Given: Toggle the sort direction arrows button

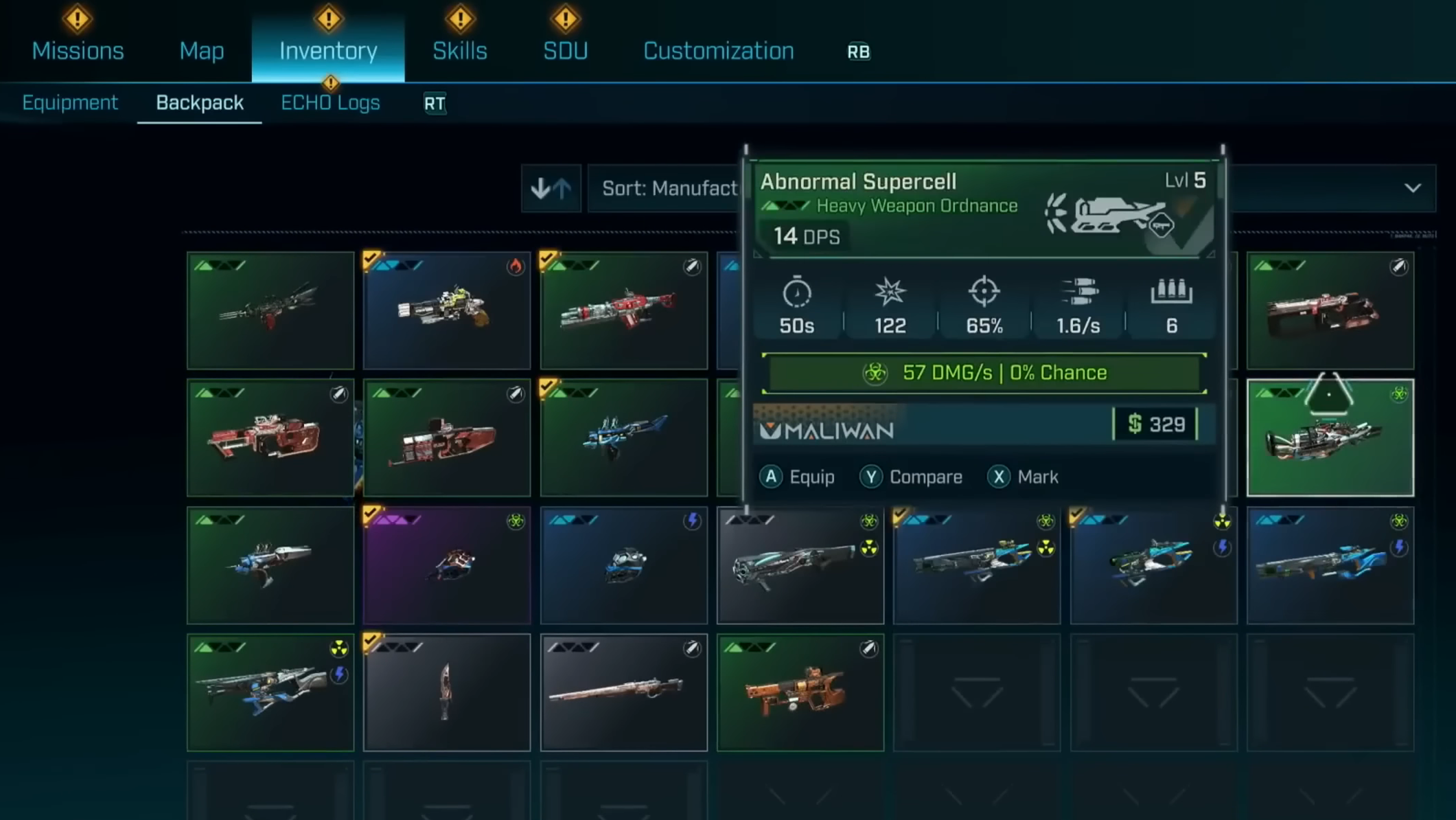Looking at the screenshot, I should click(x=551, y=188).
